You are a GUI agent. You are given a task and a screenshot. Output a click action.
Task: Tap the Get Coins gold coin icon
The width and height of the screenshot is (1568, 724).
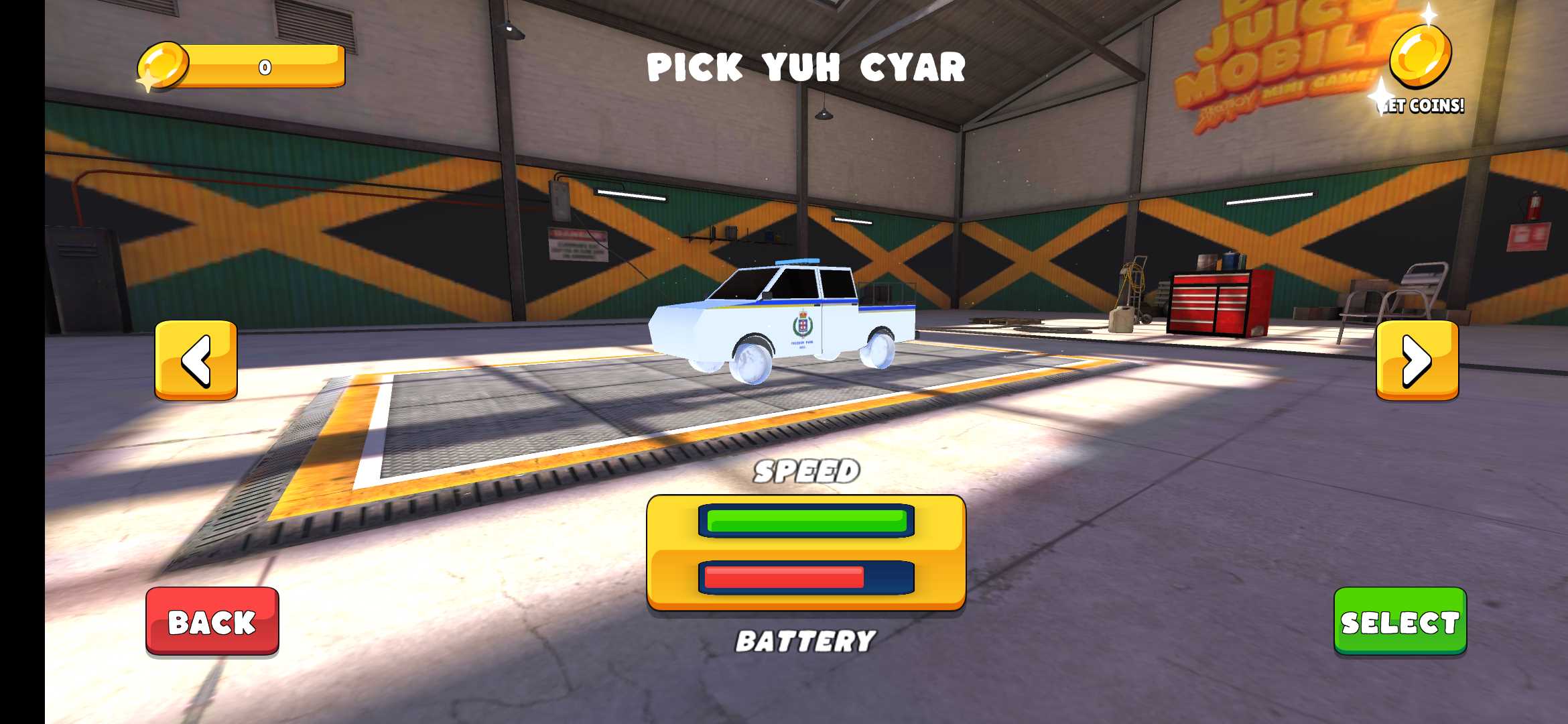[1420, 58]
